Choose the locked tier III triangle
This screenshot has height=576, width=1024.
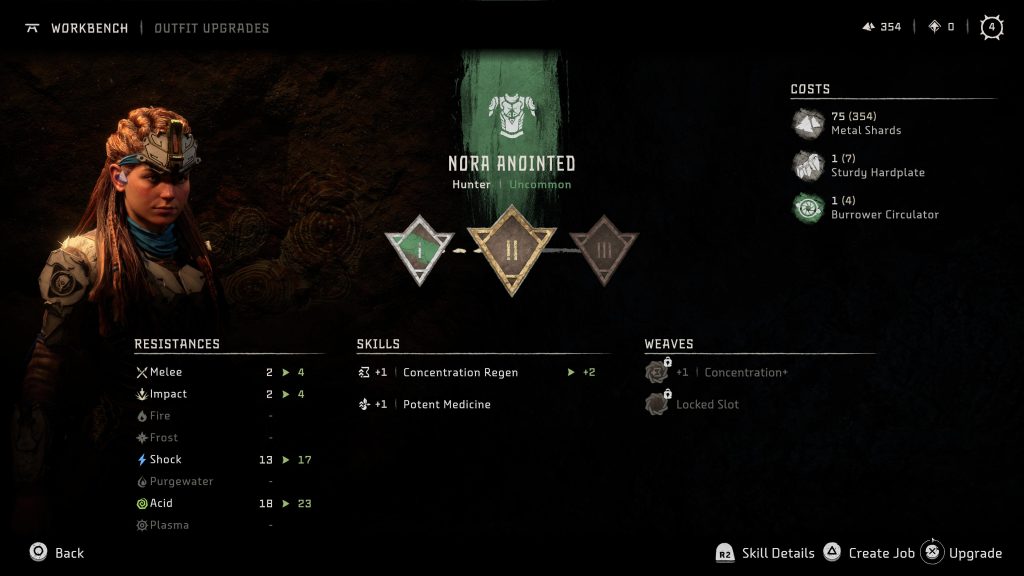tap(602, 246)
